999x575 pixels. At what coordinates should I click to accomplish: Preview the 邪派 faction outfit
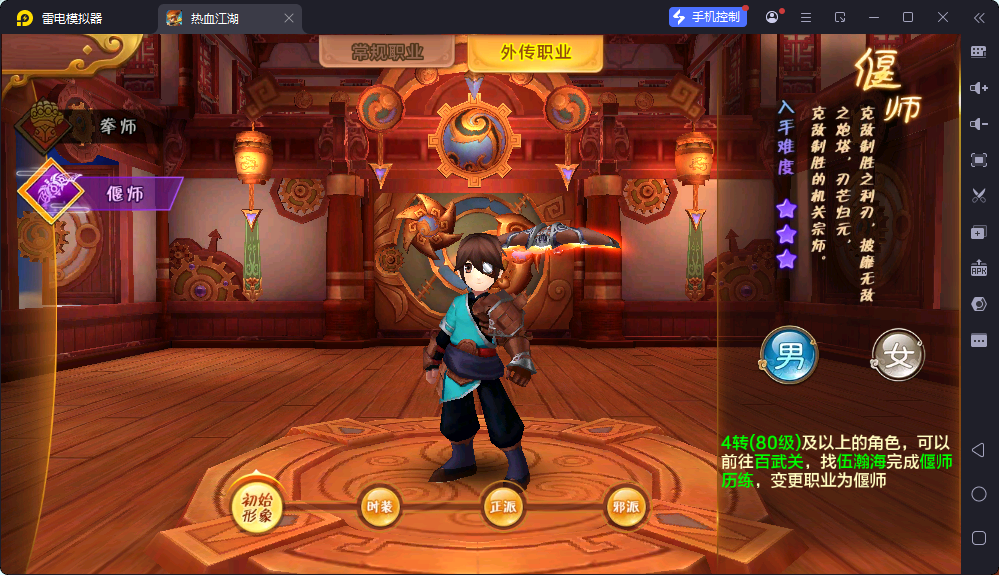pyautogui.click(x=625, y=507)
